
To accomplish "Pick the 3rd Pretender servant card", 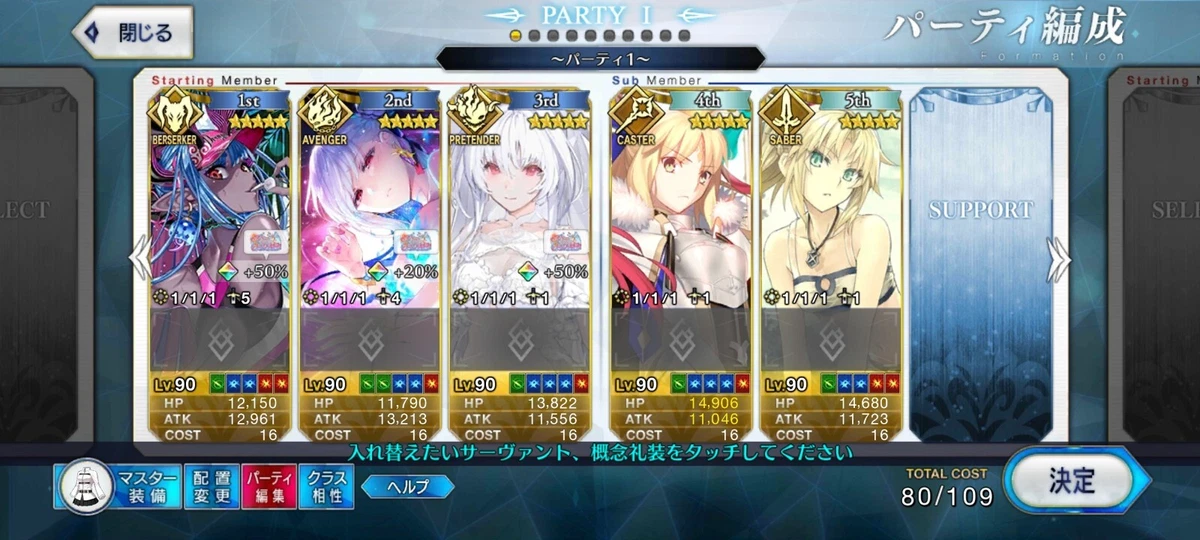I will tap(520, 200).
